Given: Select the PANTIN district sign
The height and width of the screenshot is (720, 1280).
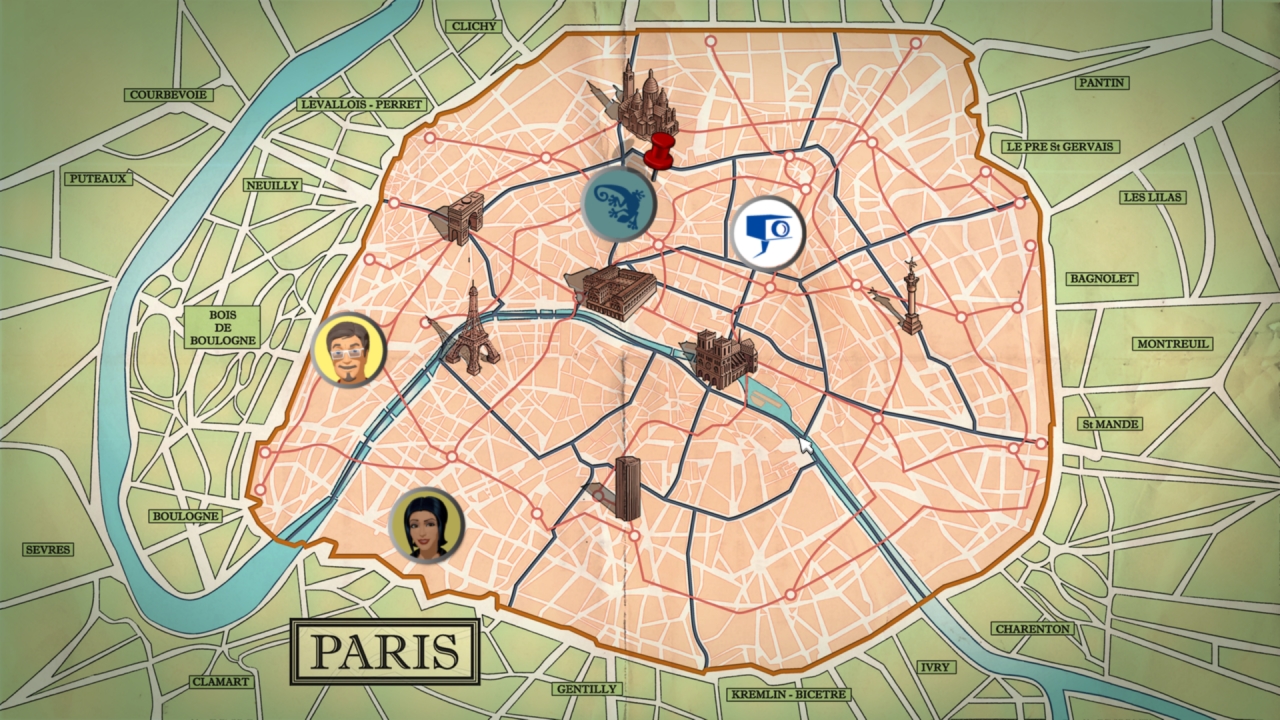Looking at the screenshot, I should point(1100,84).
